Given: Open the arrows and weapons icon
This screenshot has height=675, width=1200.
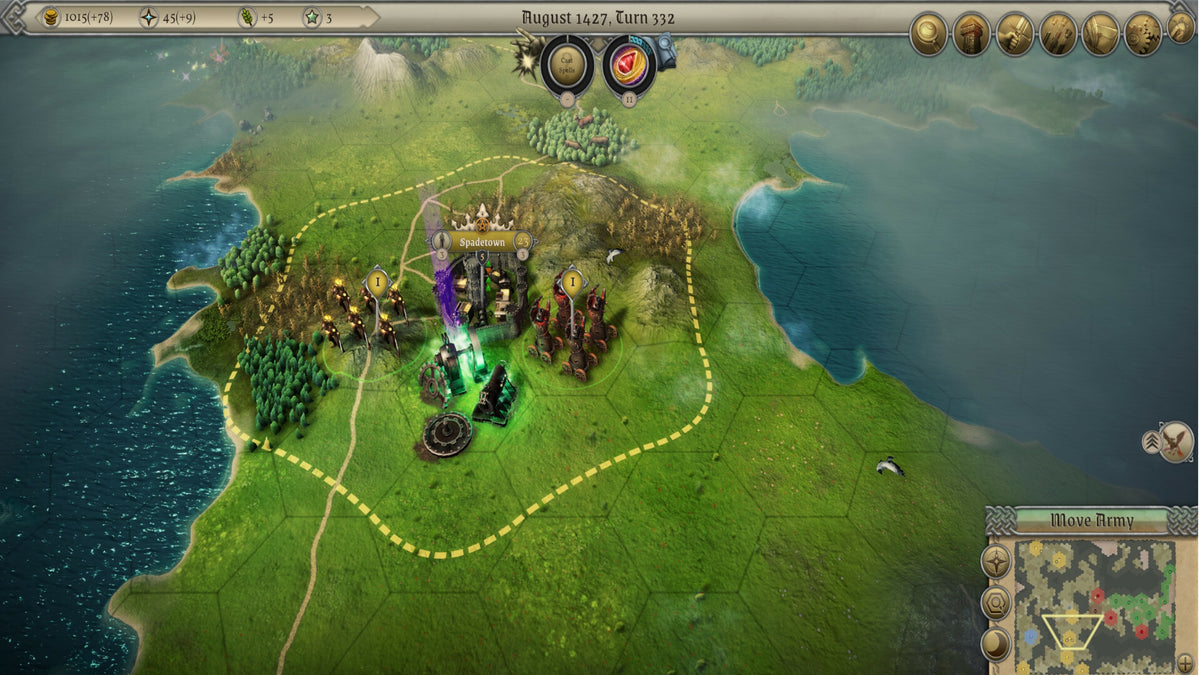Looking at the screenshot, I should pos(1057,34).
